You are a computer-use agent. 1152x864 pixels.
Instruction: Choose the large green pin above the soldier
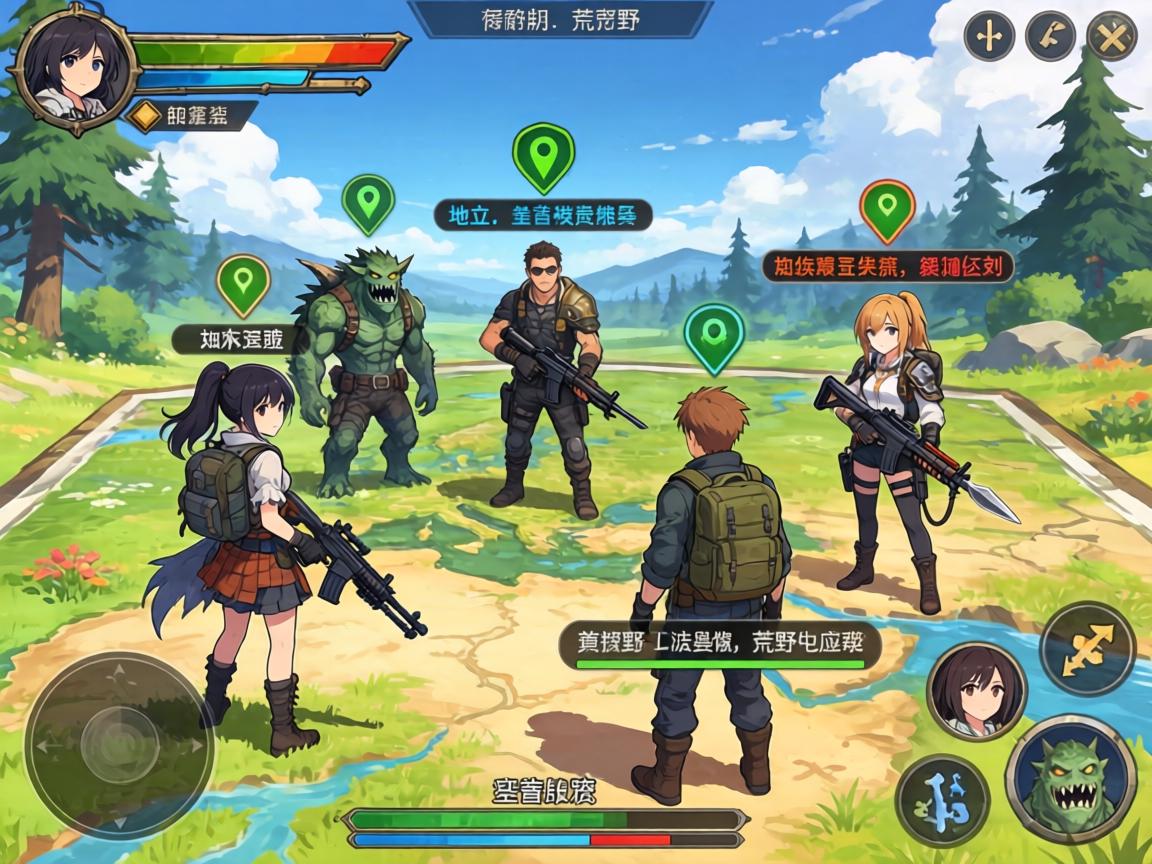[x=543, y=155]
